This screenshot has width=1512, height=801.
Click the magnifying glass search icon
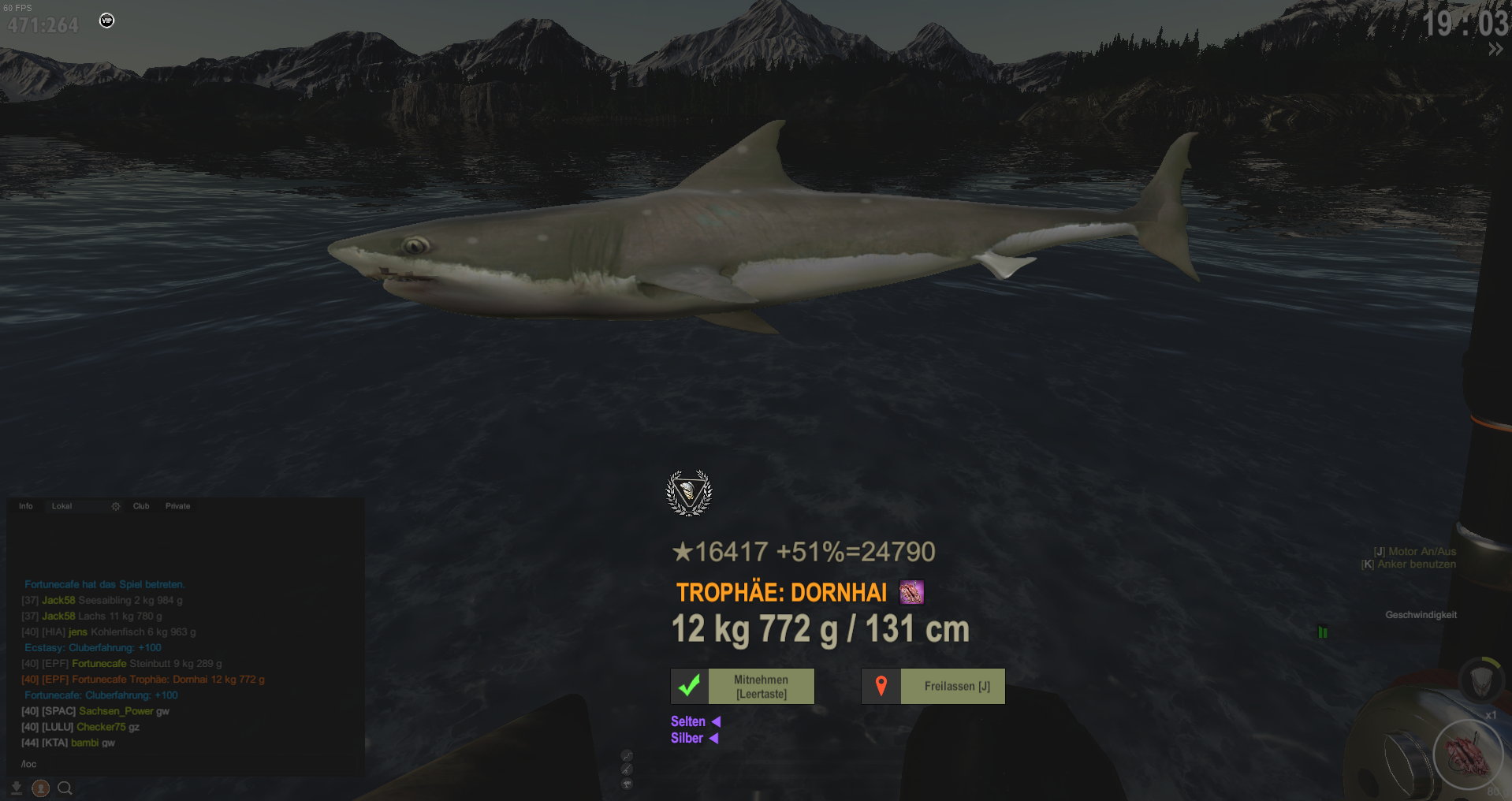(x=65, y=788)
